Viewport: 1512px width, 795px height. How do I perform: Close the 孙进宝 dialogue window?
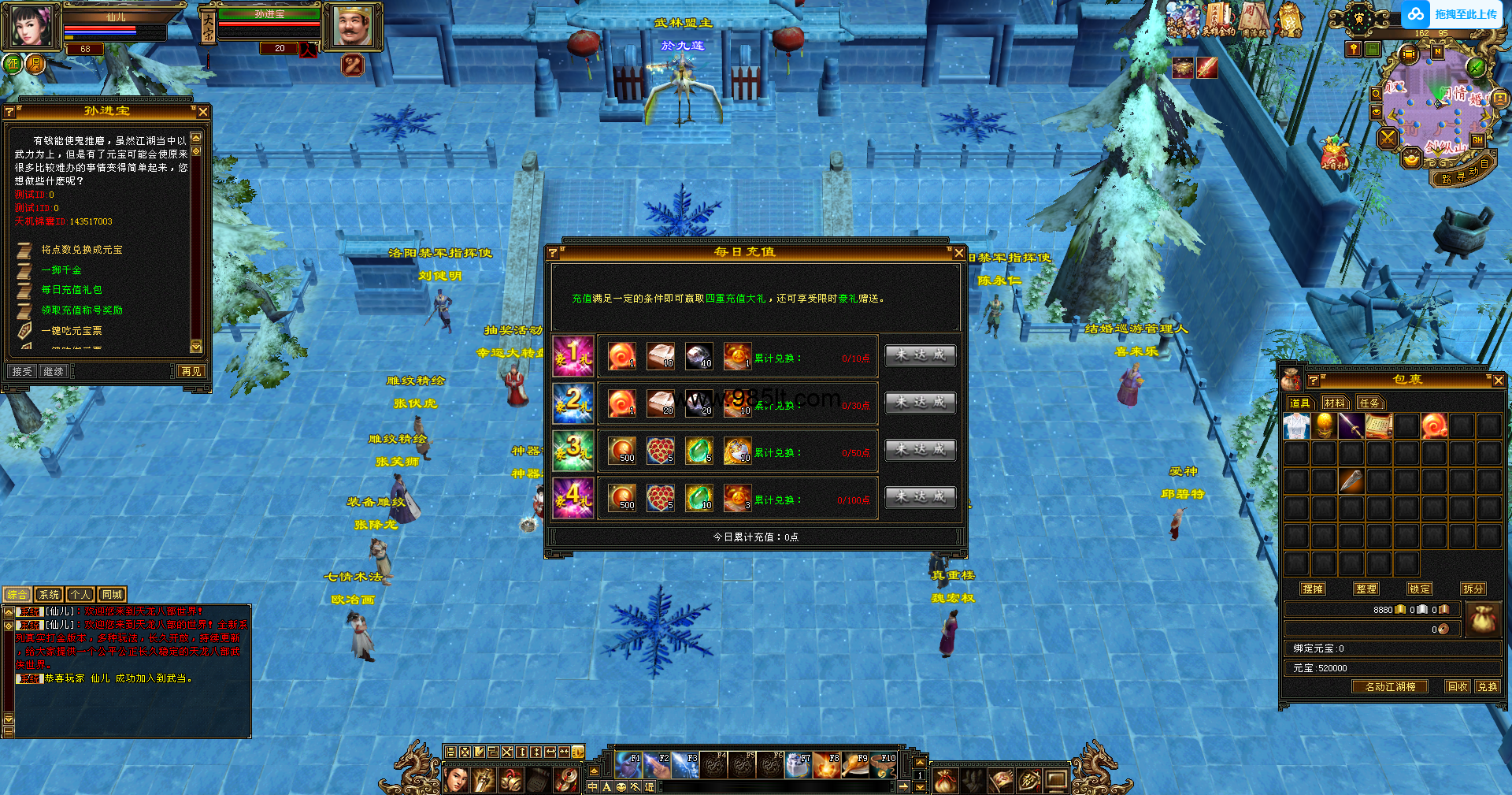(203, 112)
